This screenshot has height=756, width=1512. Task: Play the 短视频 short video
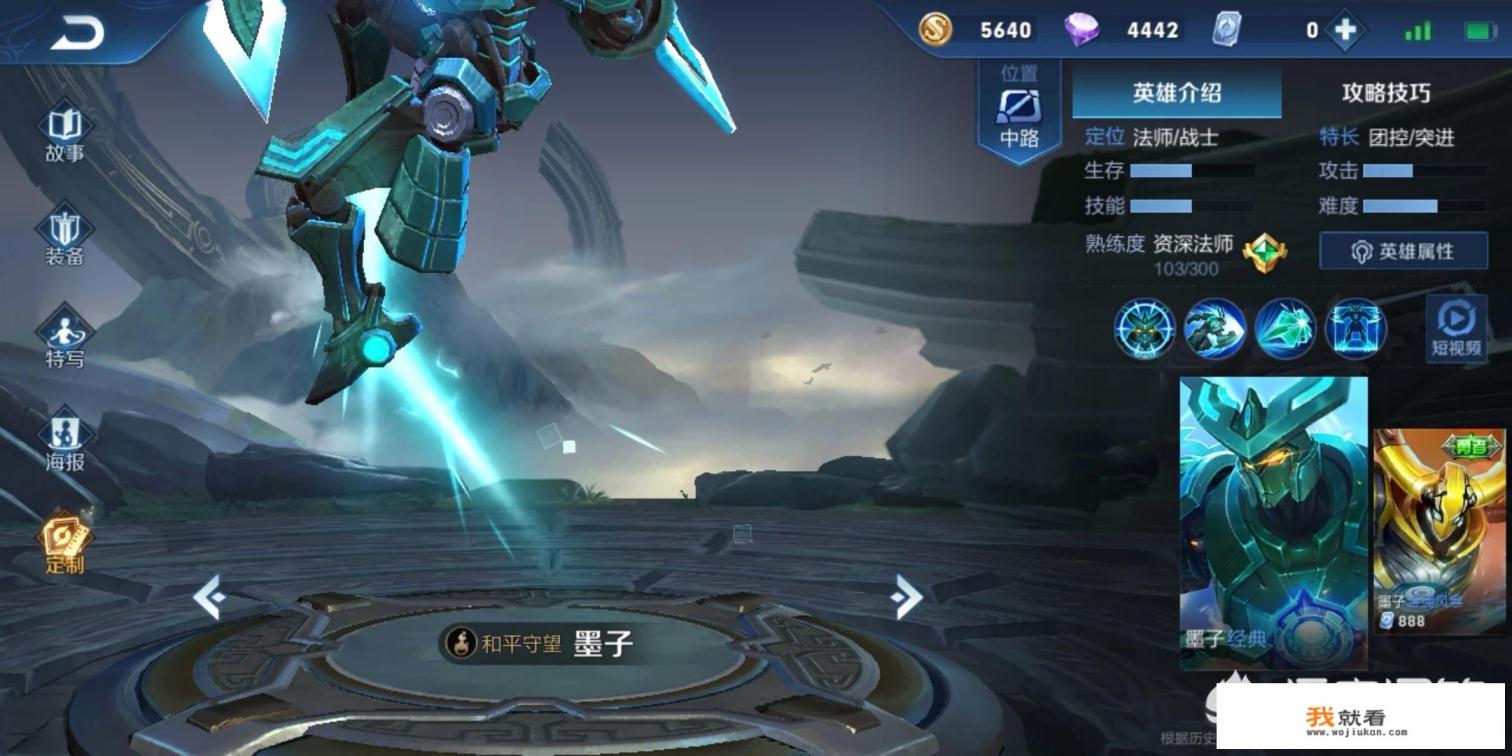(1455, 328)
